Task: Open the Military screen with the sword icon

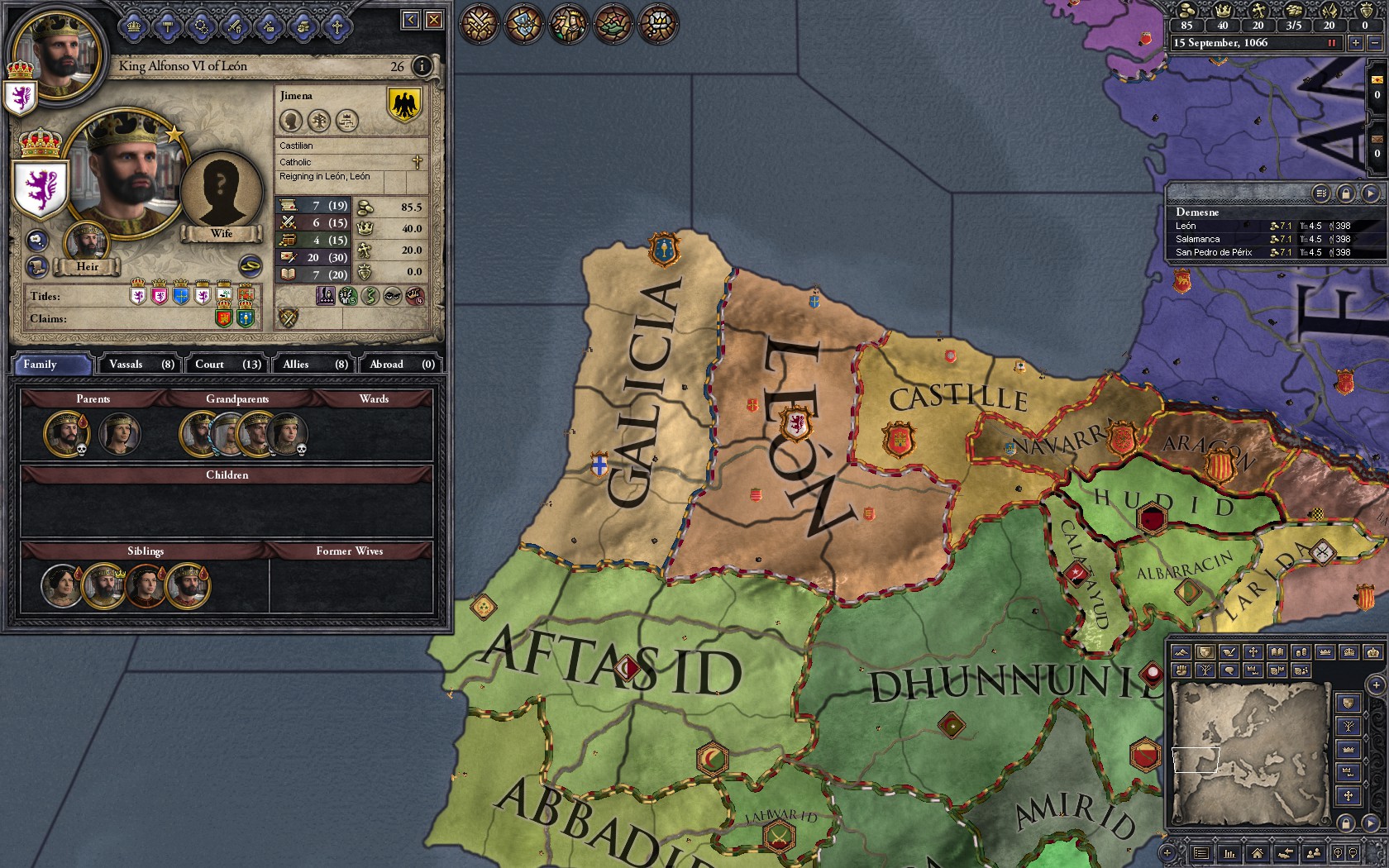Action: coord(235,26)
